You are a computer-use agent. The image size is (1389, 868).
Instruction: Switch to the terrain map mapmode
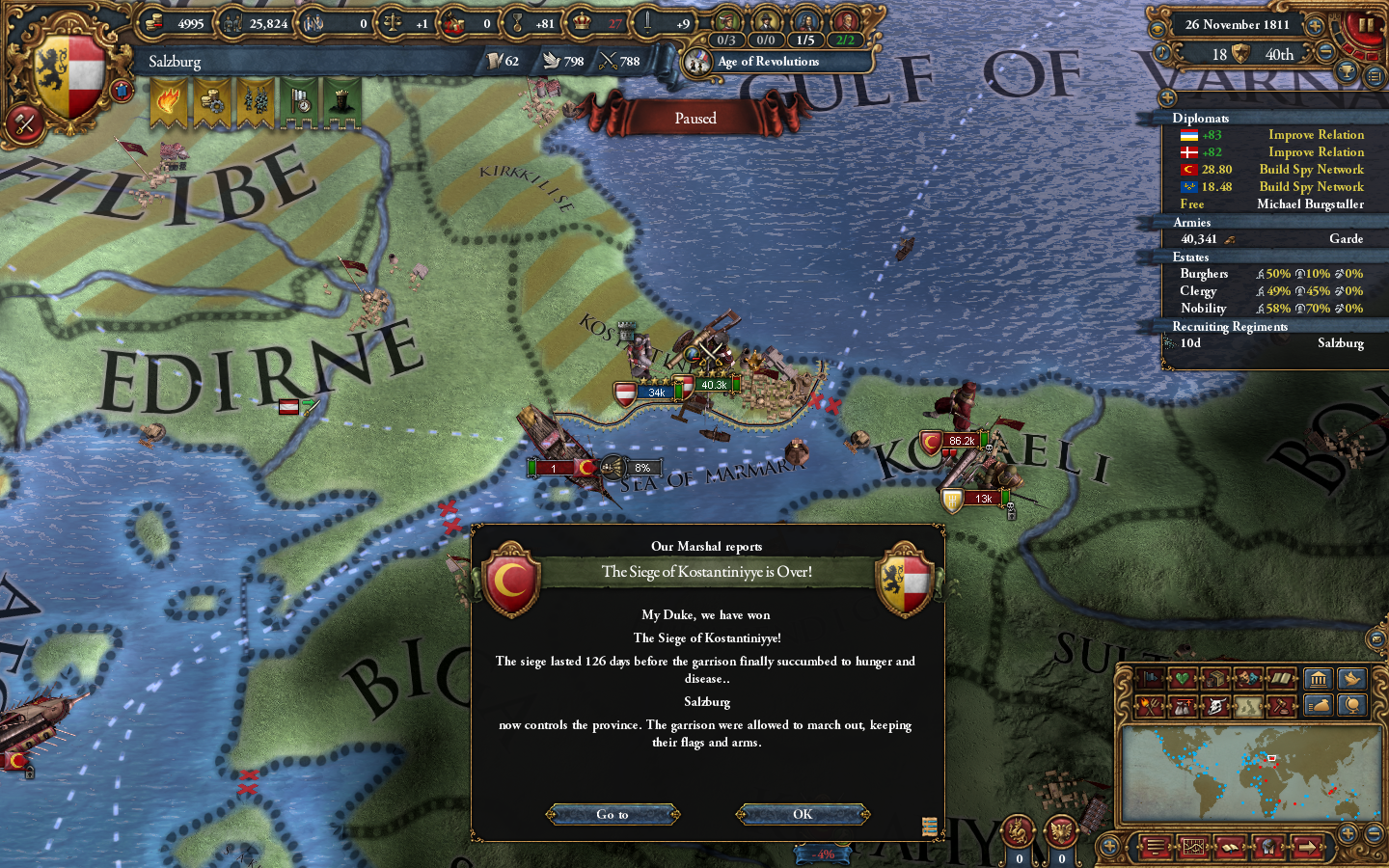coord(1250,706)
